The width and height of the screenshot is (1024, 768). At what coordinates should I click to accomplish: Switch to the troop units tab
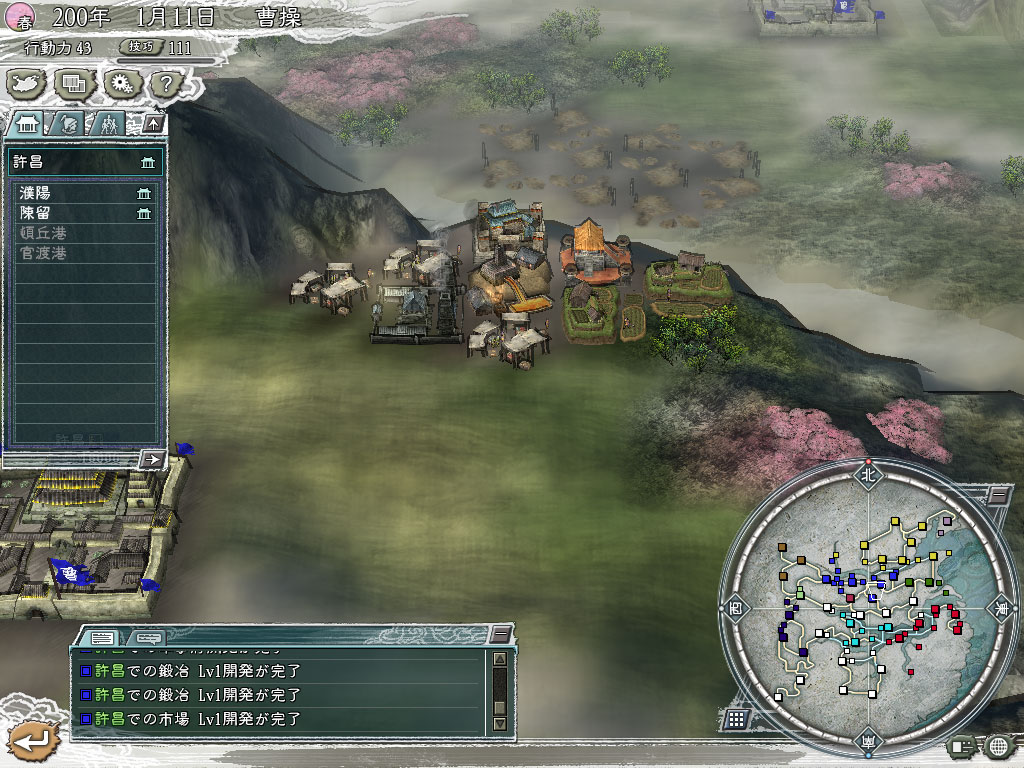point(107,124)
